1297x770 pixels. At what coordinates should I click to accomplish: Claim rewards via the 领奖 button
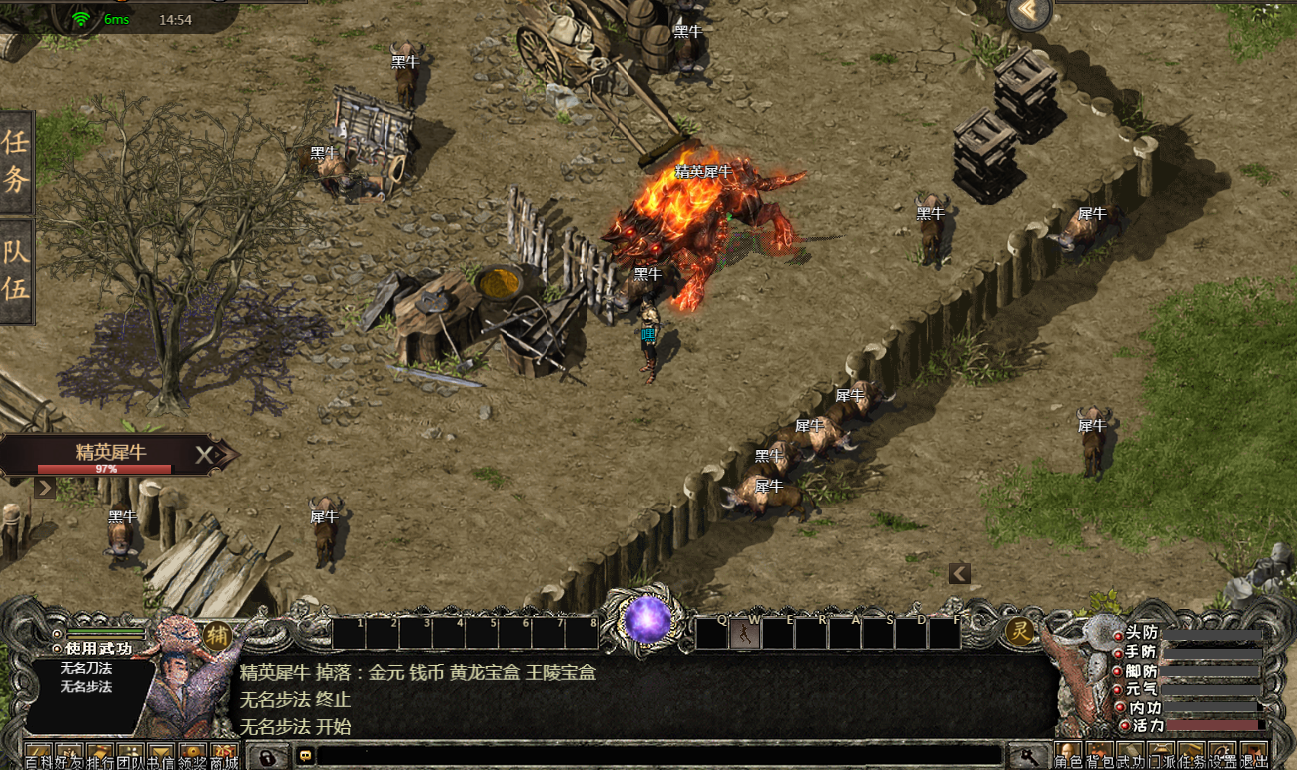click(193, 756)
